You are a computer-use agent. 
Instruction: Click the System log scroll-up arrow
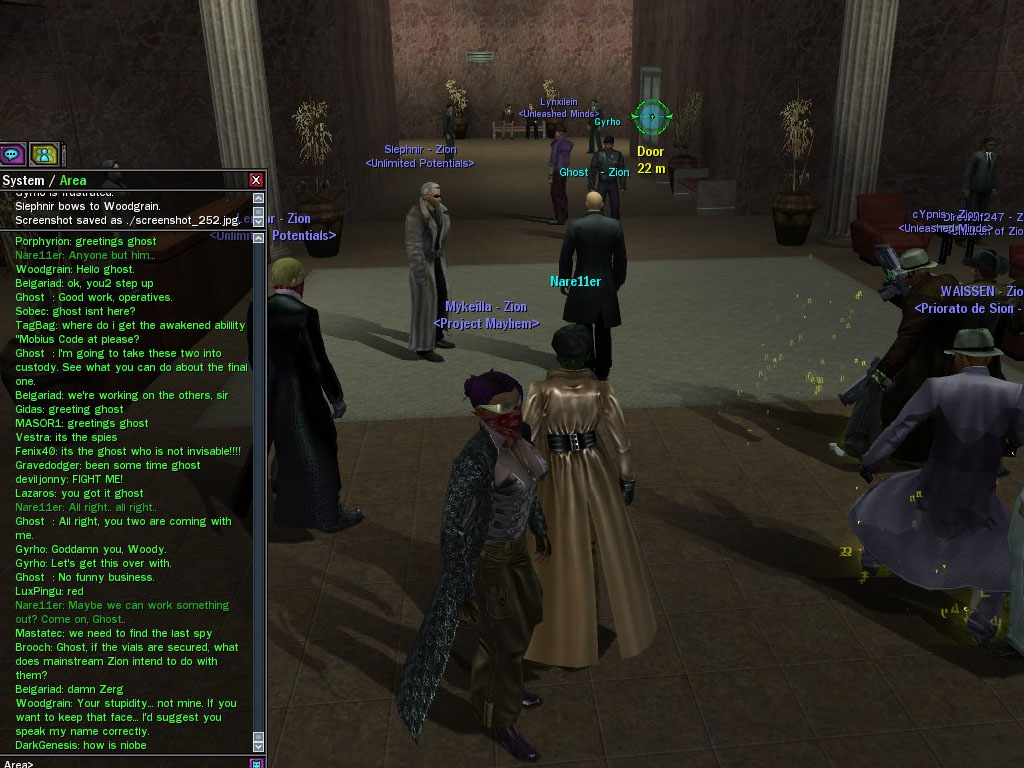pyautogui.click(x=259, y=197)
